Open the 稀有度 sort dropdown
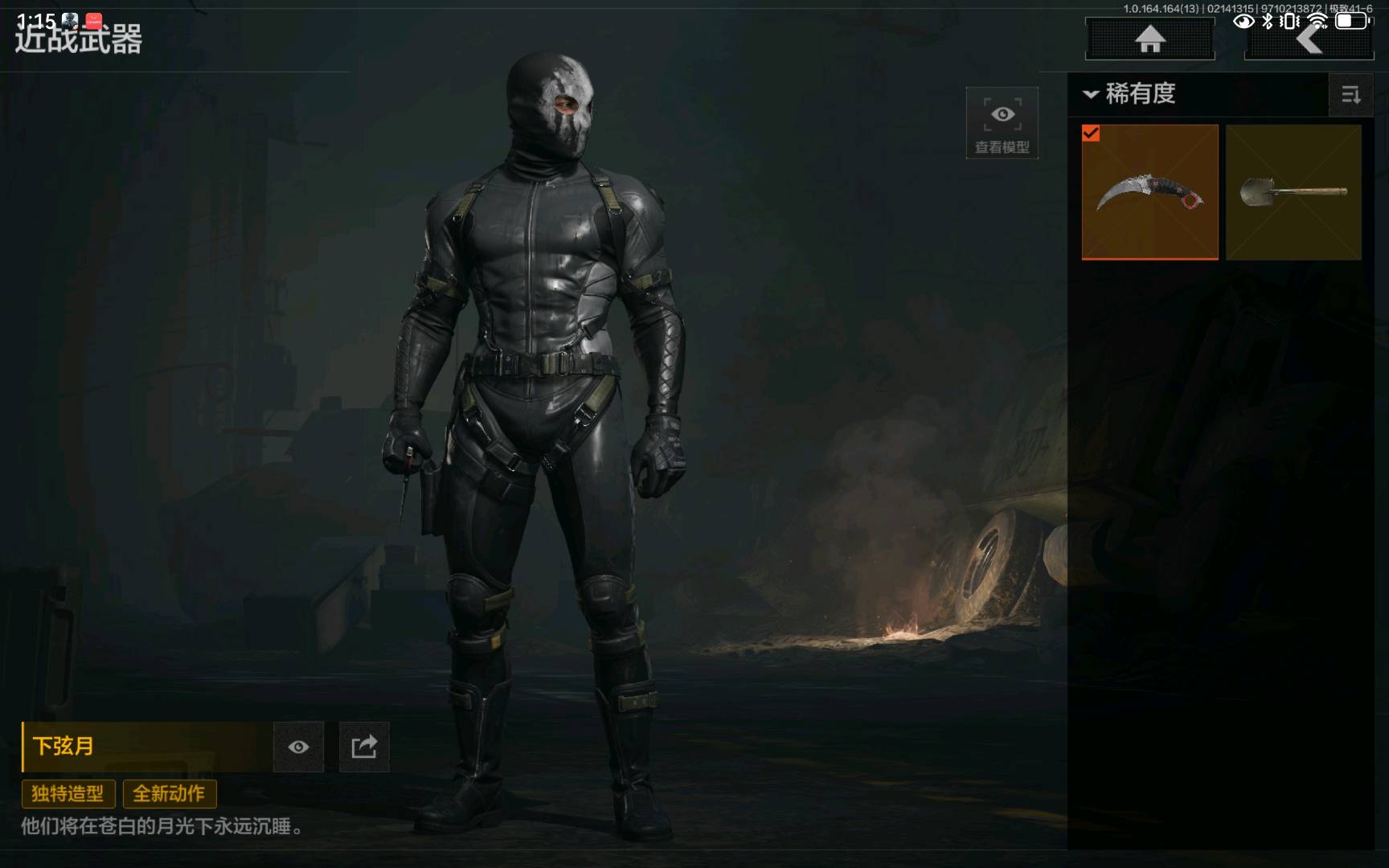 click(x=1130, y=94)
